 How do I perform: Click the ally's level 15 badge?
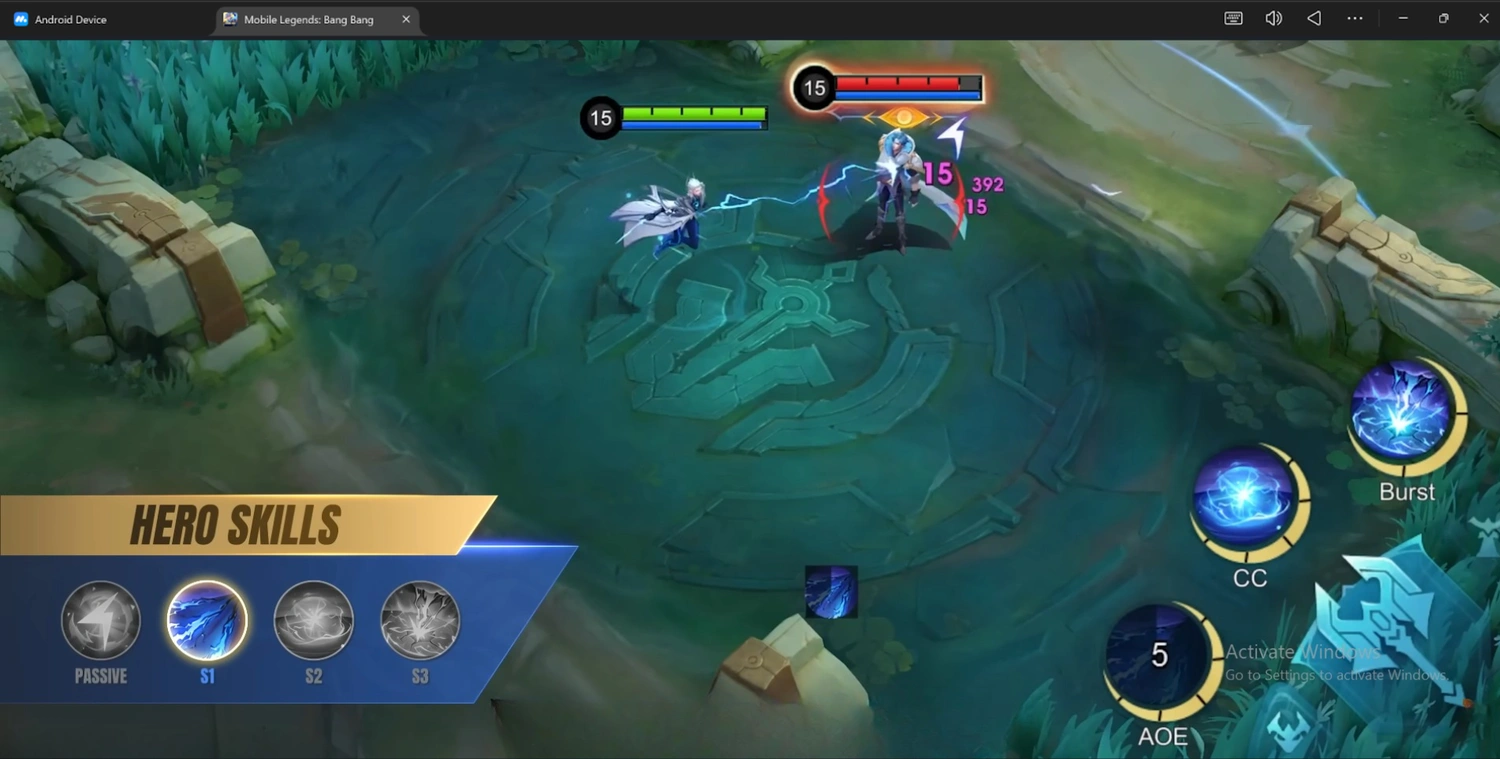tap(600, 118)
